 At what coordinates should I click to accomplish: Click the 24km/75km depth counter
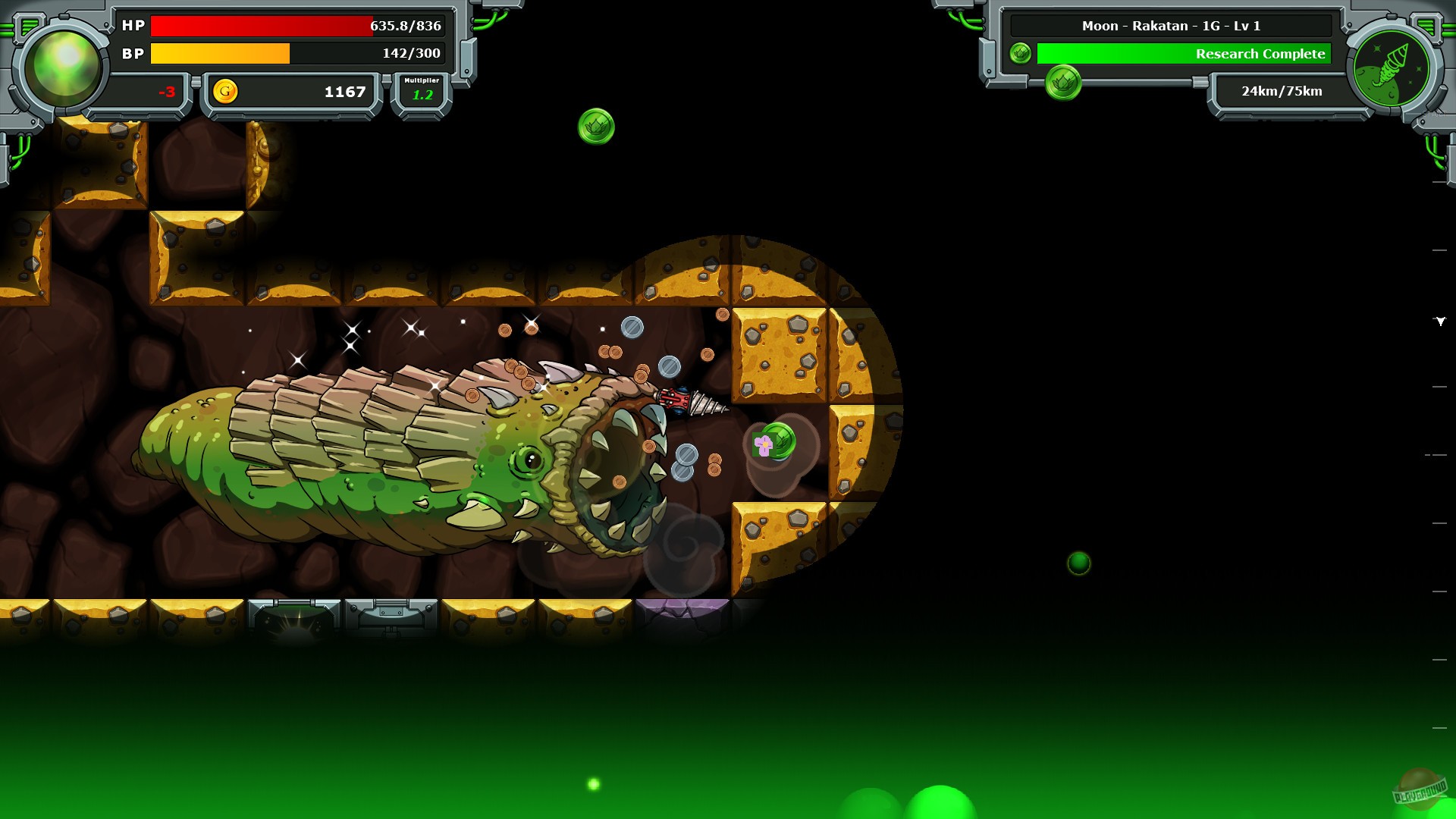coord(1280,91)
